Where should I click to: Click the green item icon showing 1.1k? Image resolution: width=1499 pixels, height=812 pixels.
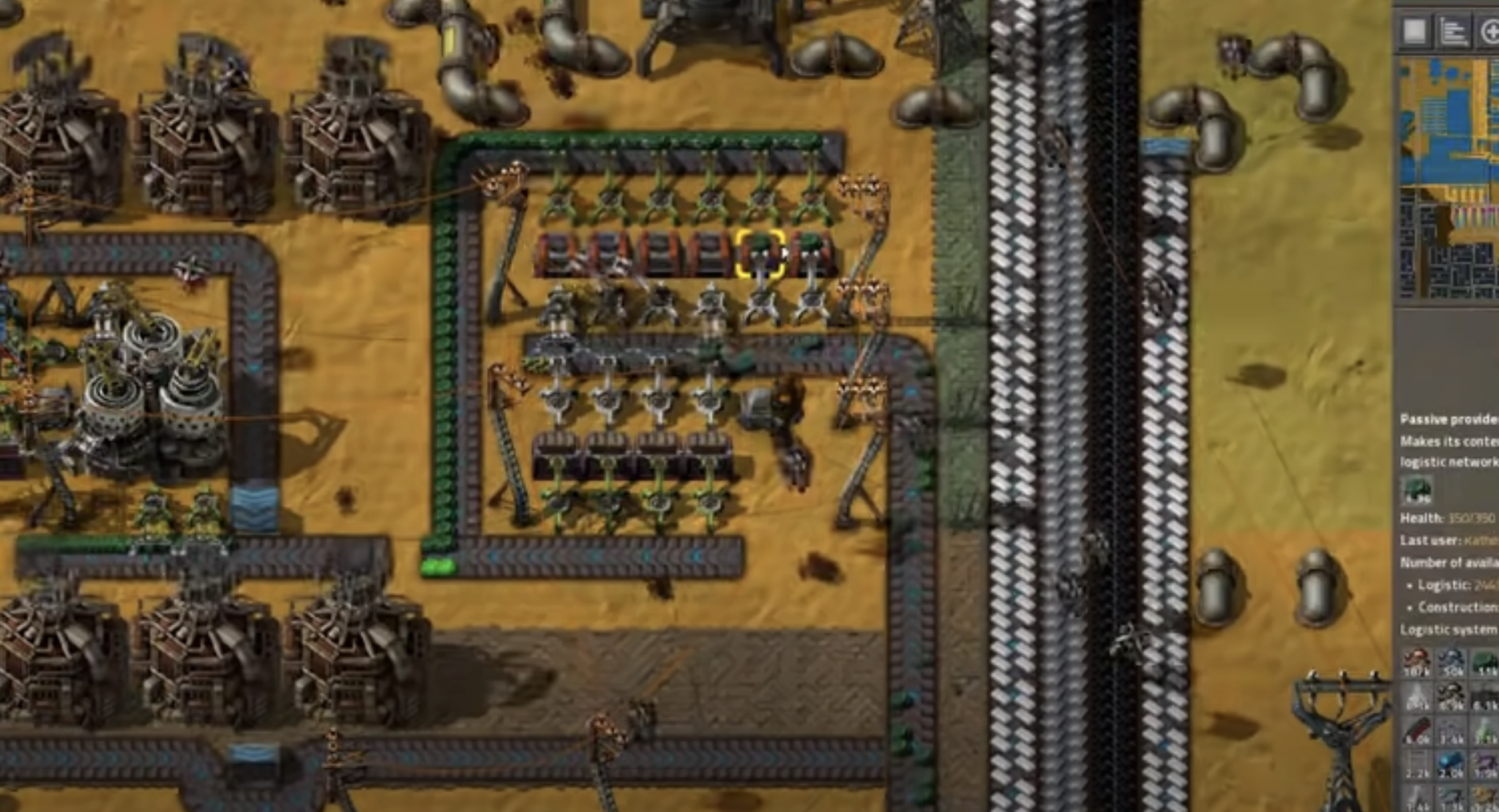click(x=1484, y=662)
